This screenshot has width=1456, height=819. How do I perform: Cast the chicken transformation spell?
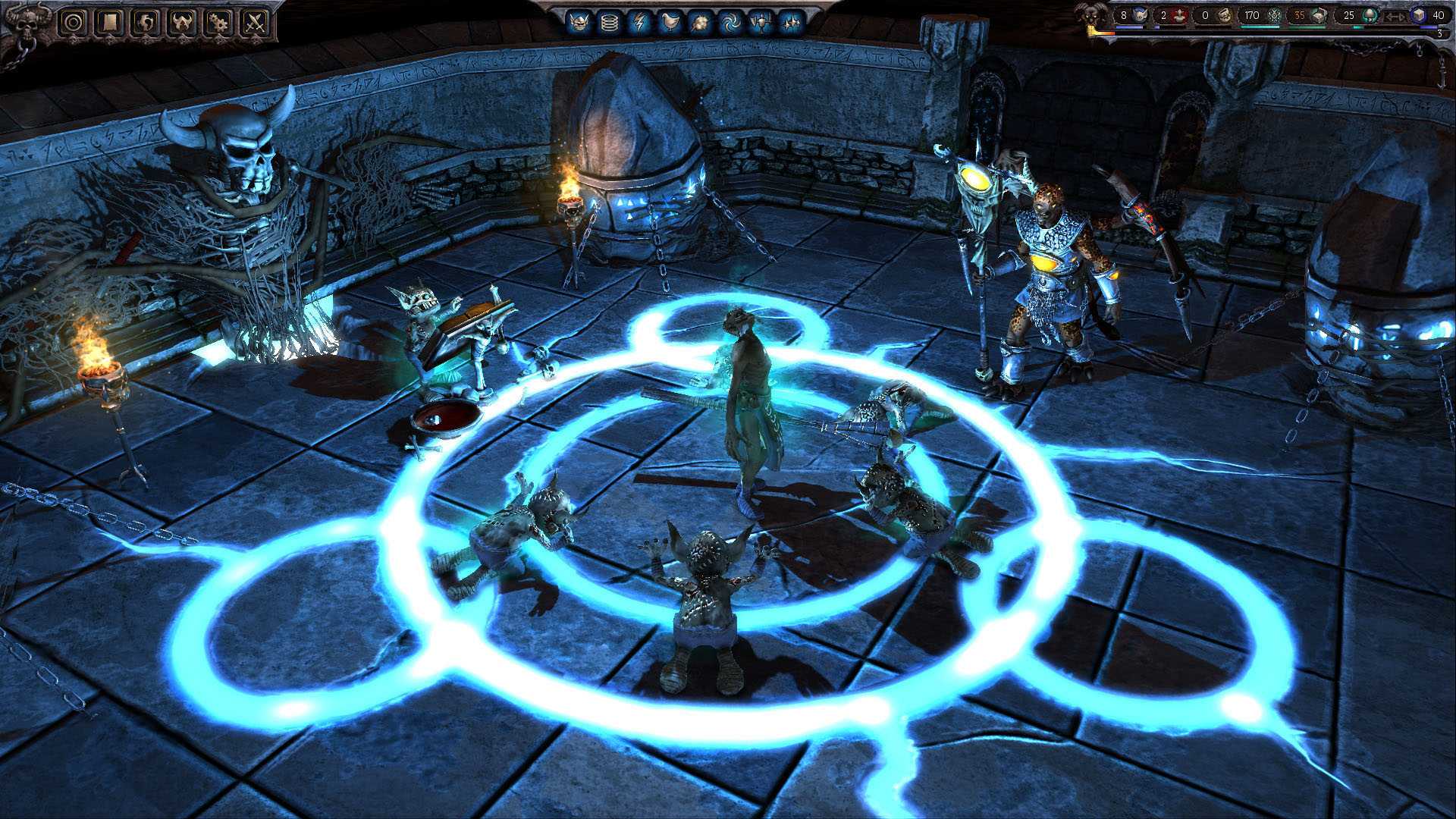(670, 21)
